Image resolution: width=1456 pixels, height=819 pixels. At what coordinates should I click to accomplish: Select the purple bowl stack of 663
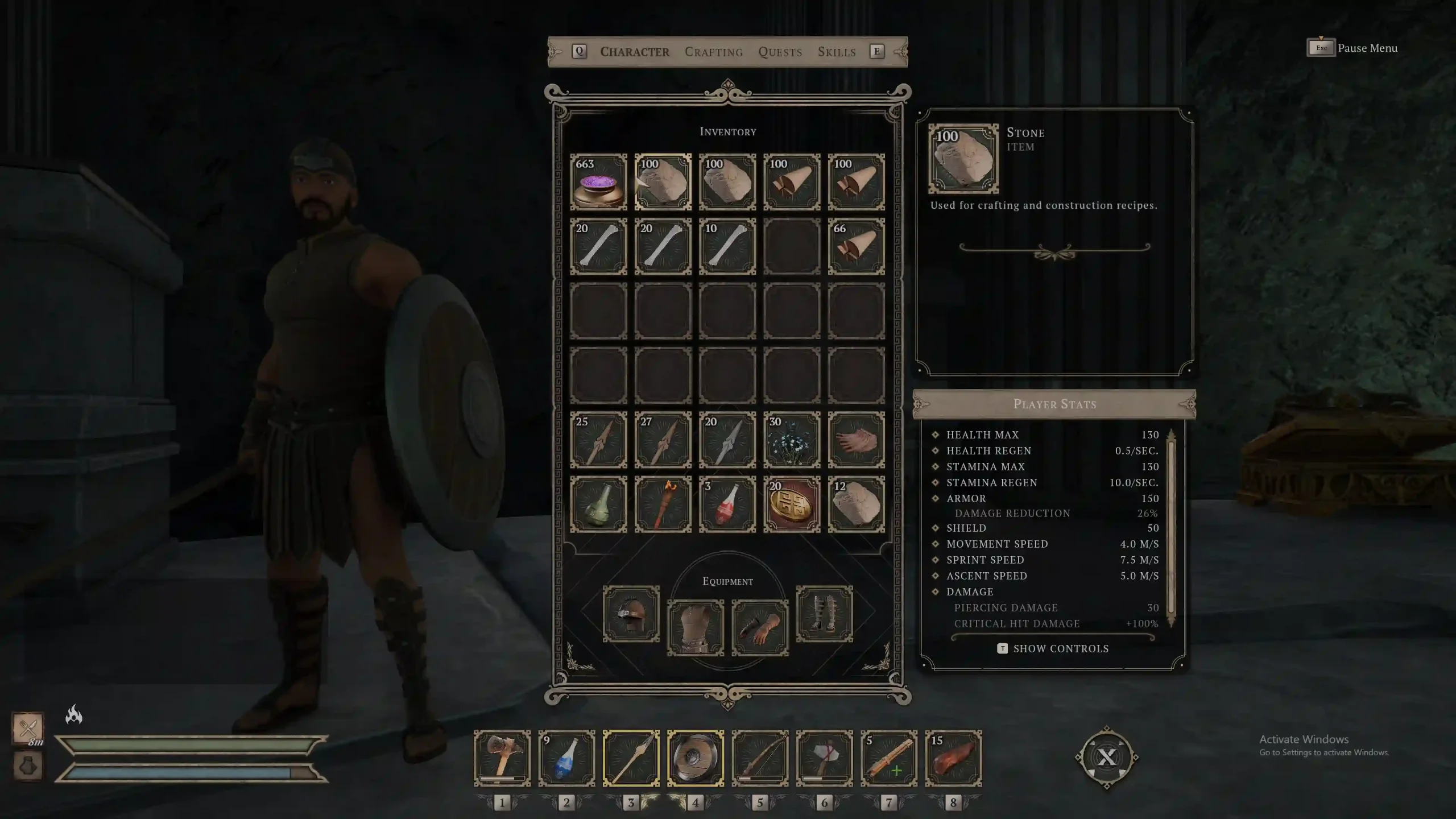(598, 182)
